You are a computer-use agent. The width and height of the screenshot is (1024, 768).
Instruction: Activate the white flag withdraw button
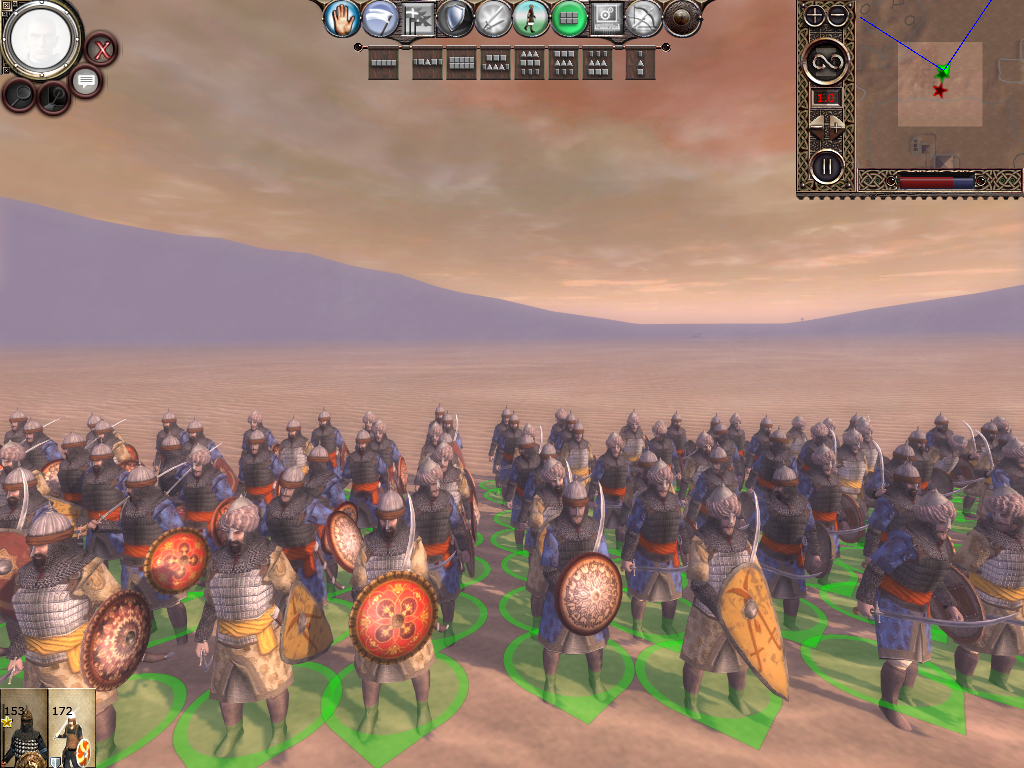[x=380, y=18]
